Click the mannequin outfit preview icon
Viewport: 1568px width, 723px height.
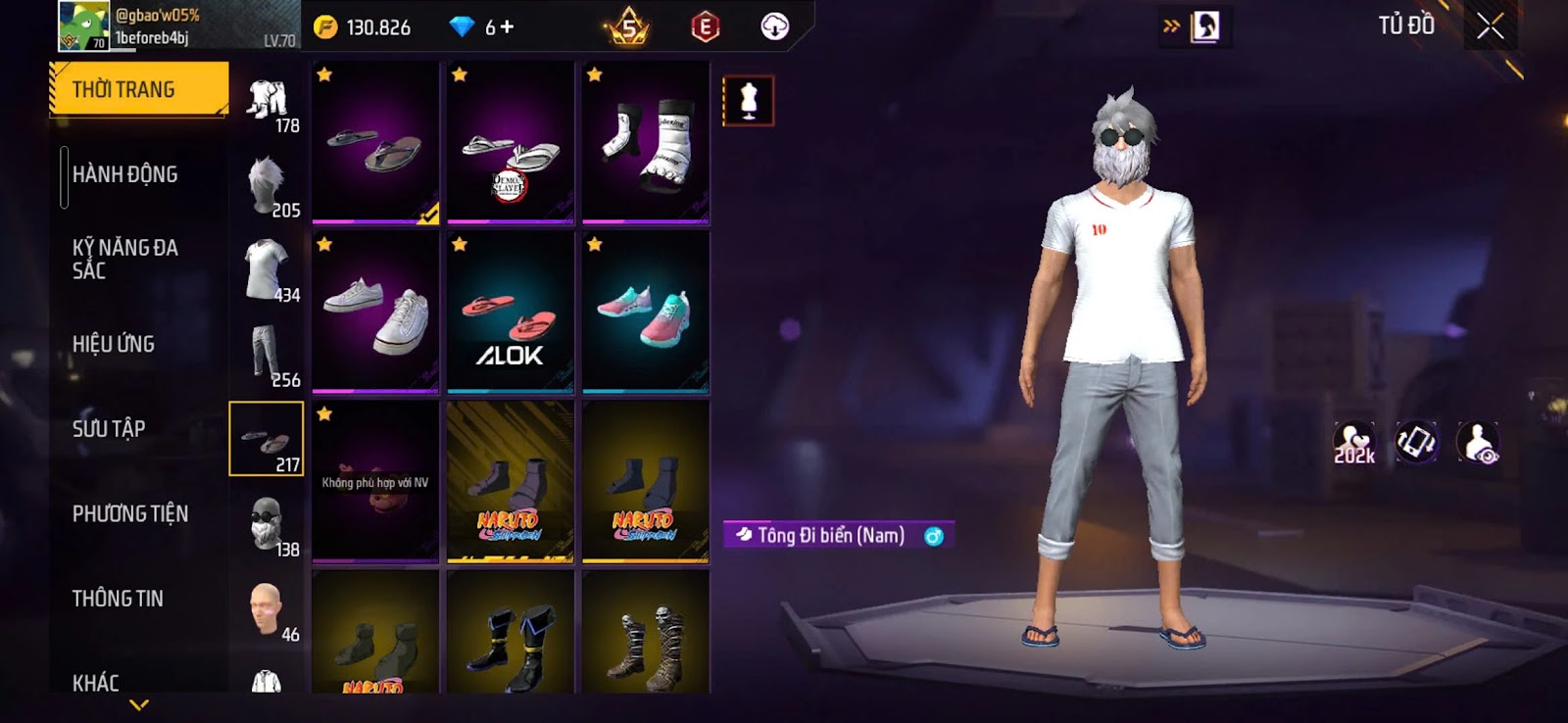pos(749,101)
